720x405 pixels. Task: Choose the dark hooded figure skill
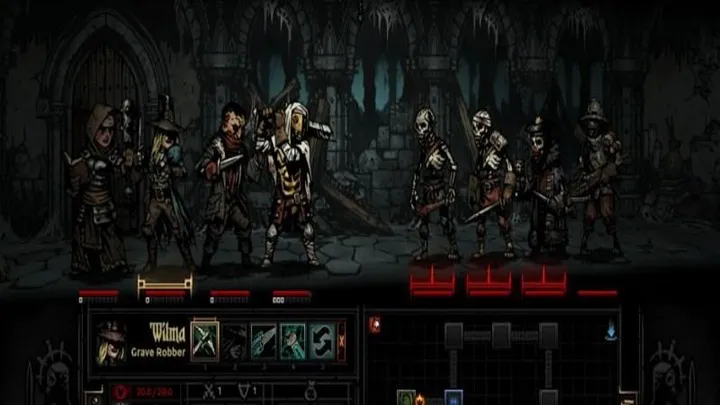(x=234, y=339)
